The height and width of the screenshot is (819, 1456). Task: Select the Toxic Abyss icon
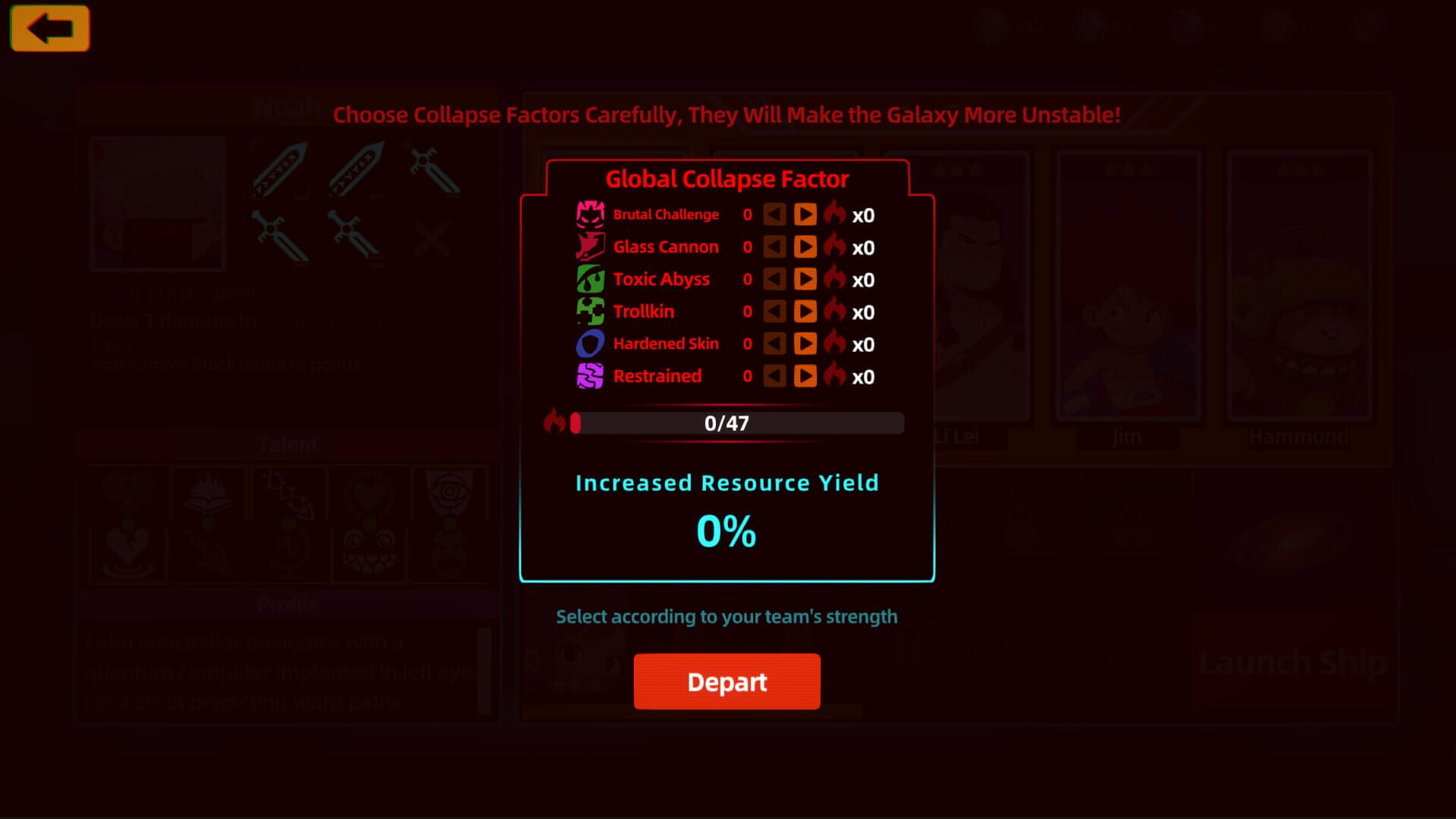tap(589, 278)
